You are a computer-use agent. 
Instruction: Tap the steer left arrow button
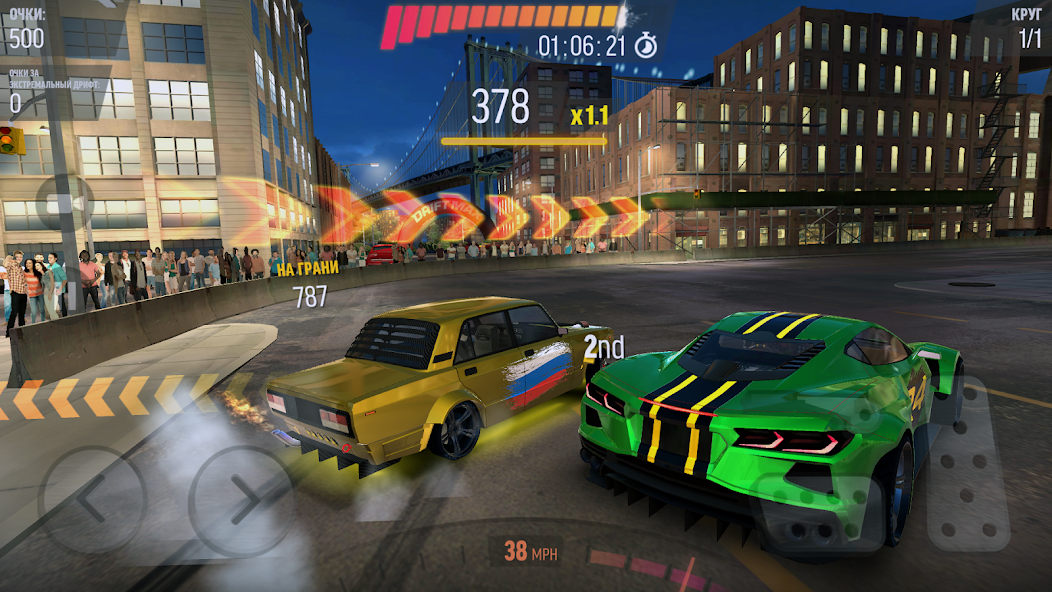coord(92,498)
